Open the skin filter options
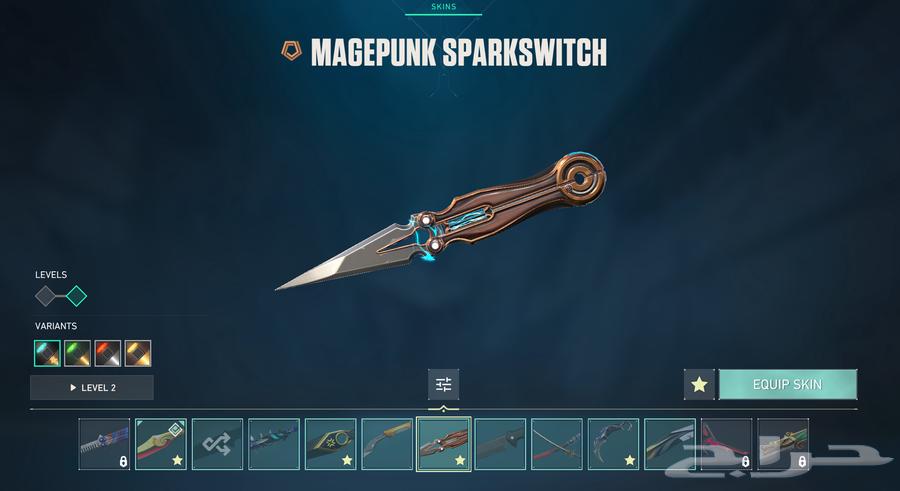 coord(444,384)
